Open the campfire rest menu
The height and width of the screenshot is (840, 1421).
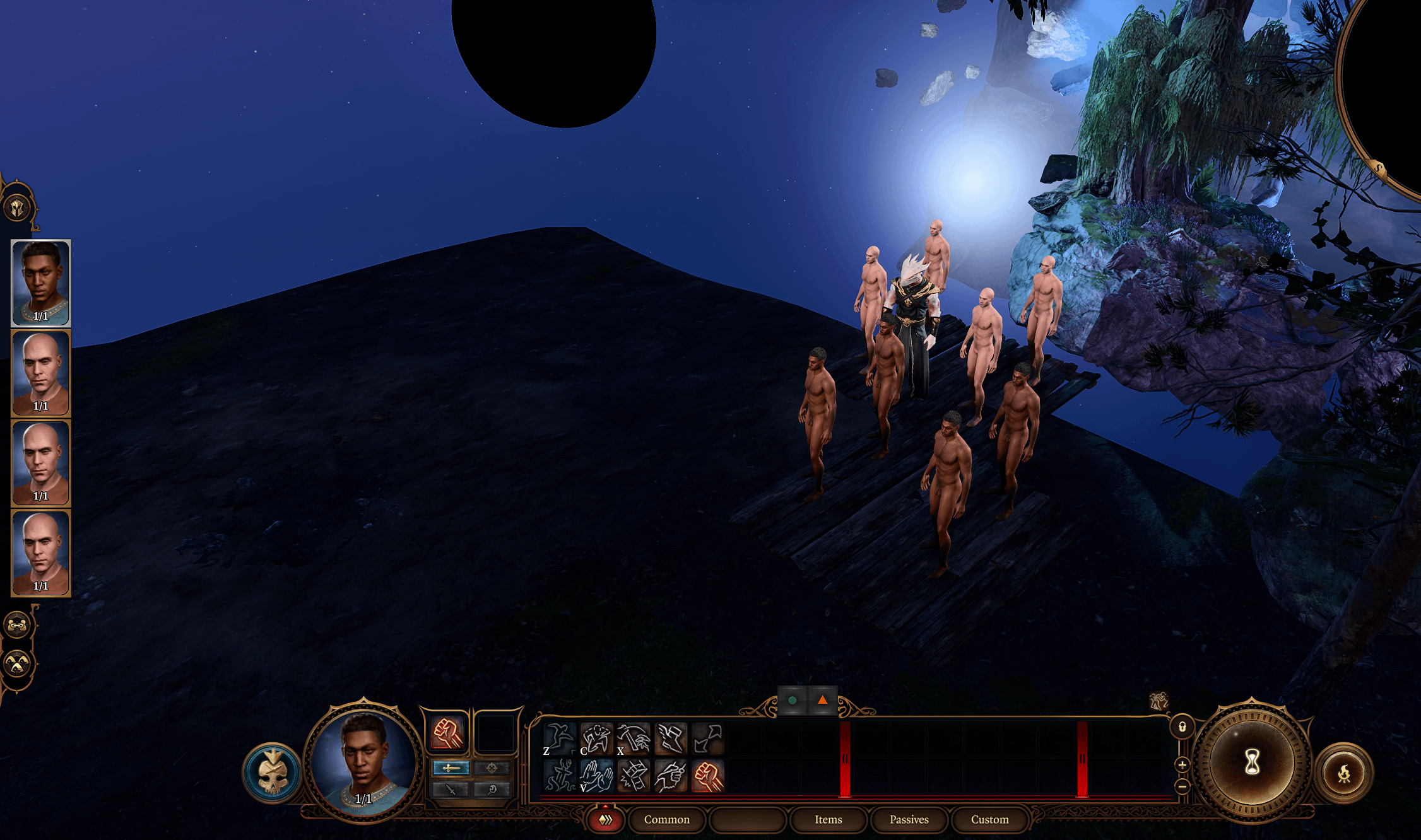(1345, 773)
